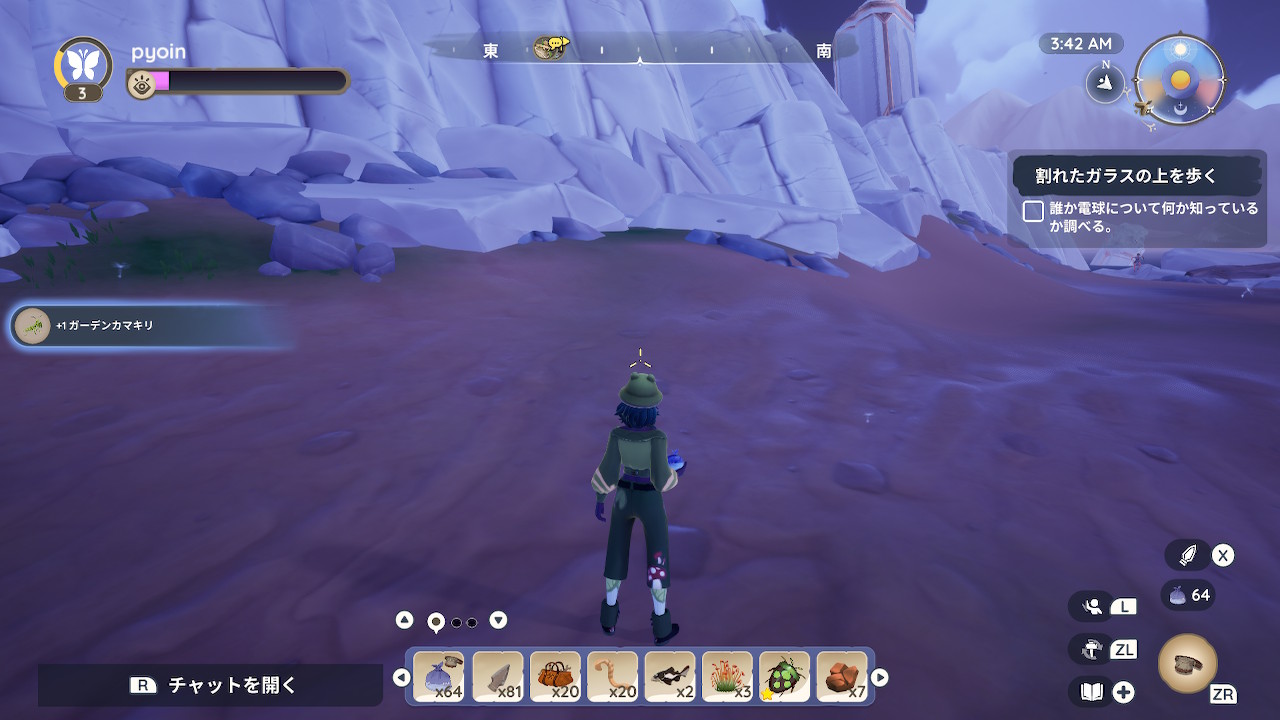This screenshot has height=720, width=1280.
Task: Click the north compass icon
Action: coord(1105,83)
